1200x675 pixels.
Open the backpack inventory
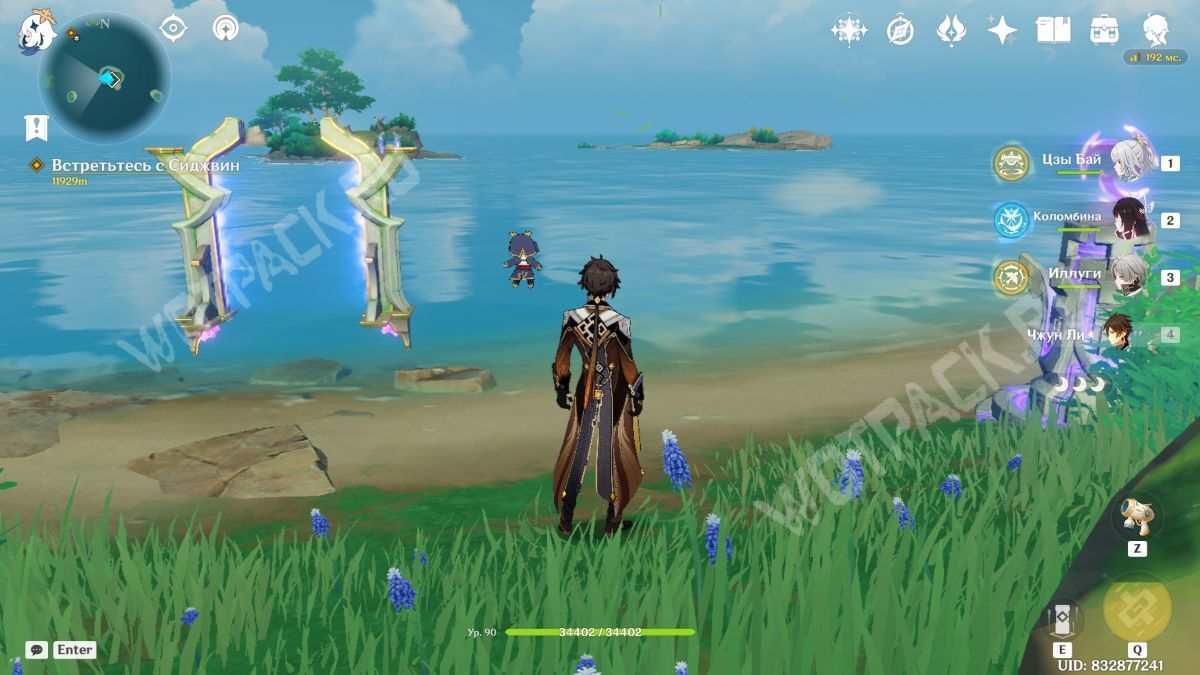[1105, 30]
